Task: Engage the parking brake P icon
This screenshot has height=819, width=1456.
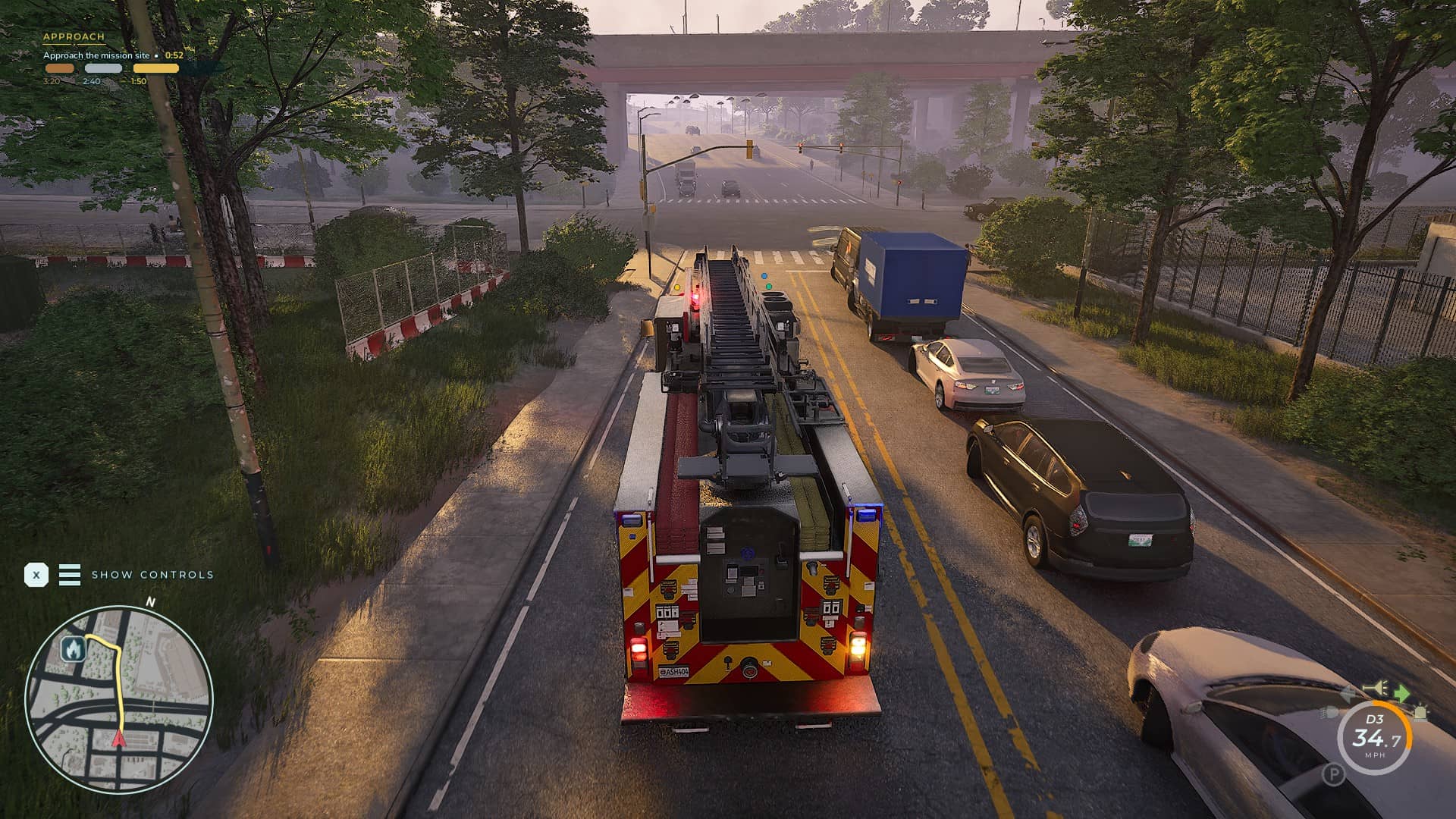Action: (x=1333, y=774)
